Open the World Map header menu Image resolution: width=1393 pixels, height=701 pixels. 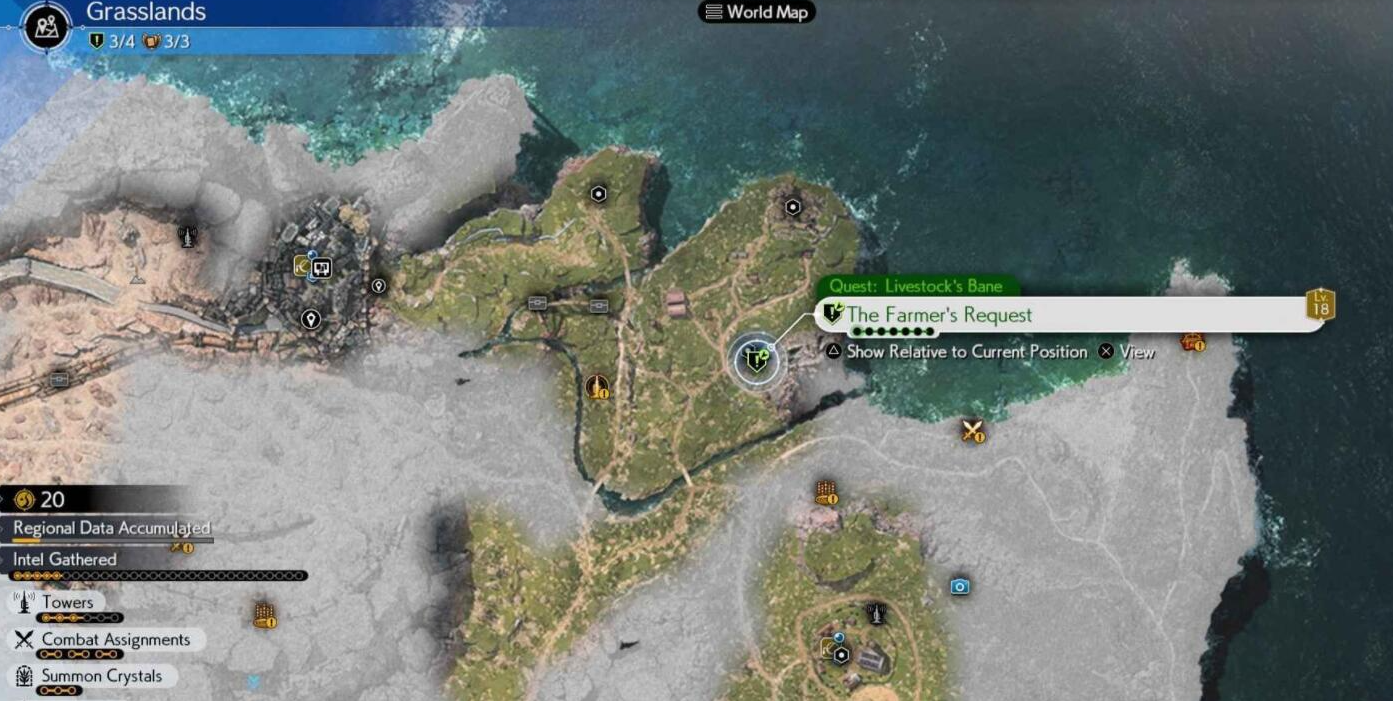click(757, 12)
